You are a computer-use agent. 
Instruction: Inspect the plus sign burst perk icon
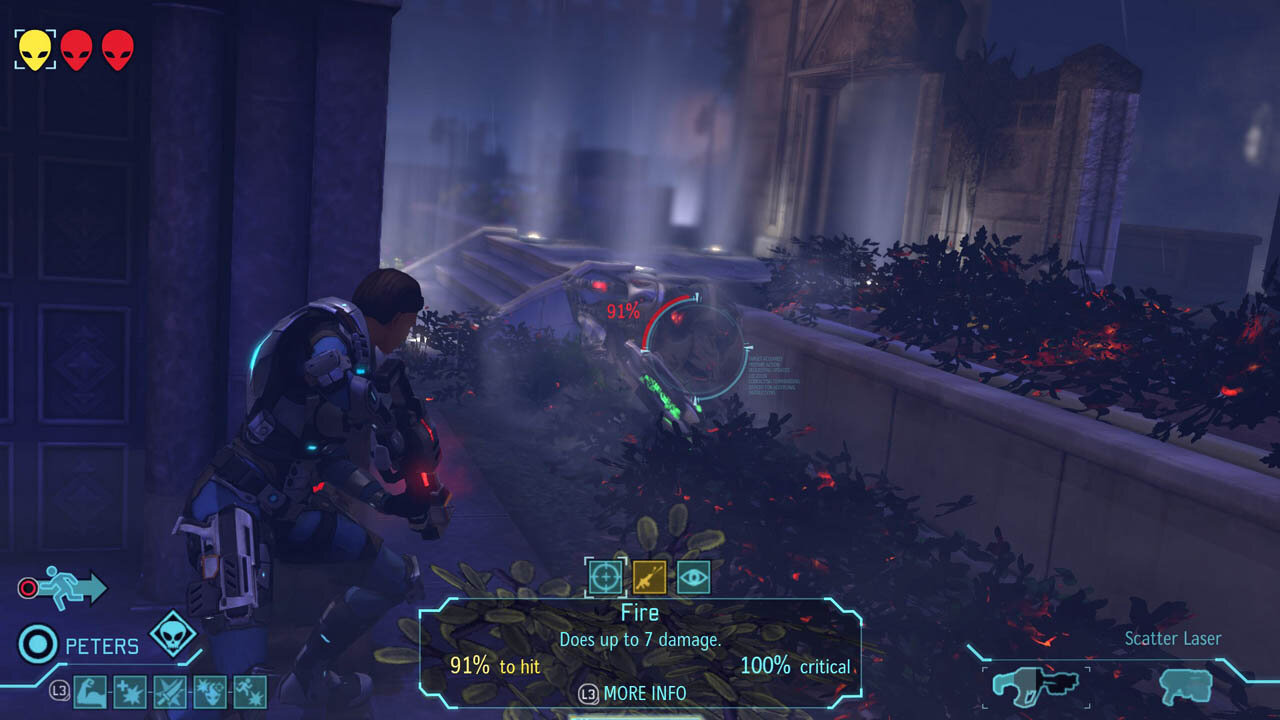(x=130, y=691)
